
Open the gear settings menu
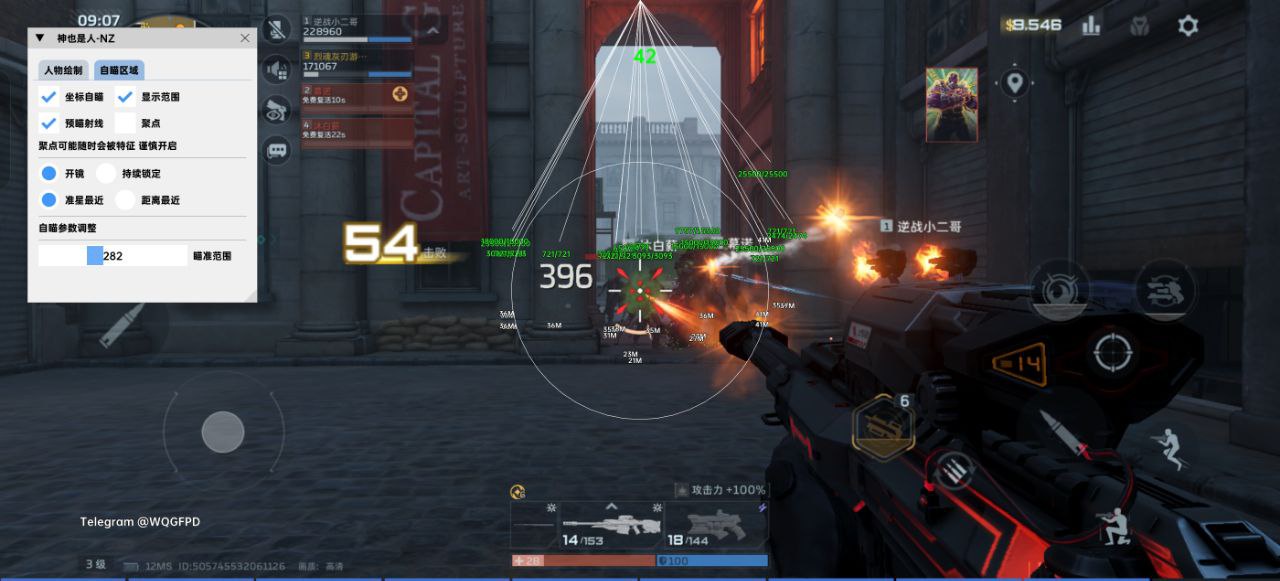click(1187, 26)
